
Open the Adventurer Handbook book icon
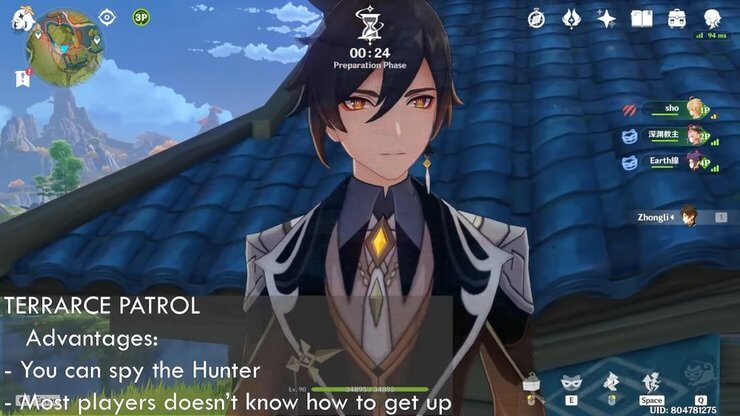641,18
